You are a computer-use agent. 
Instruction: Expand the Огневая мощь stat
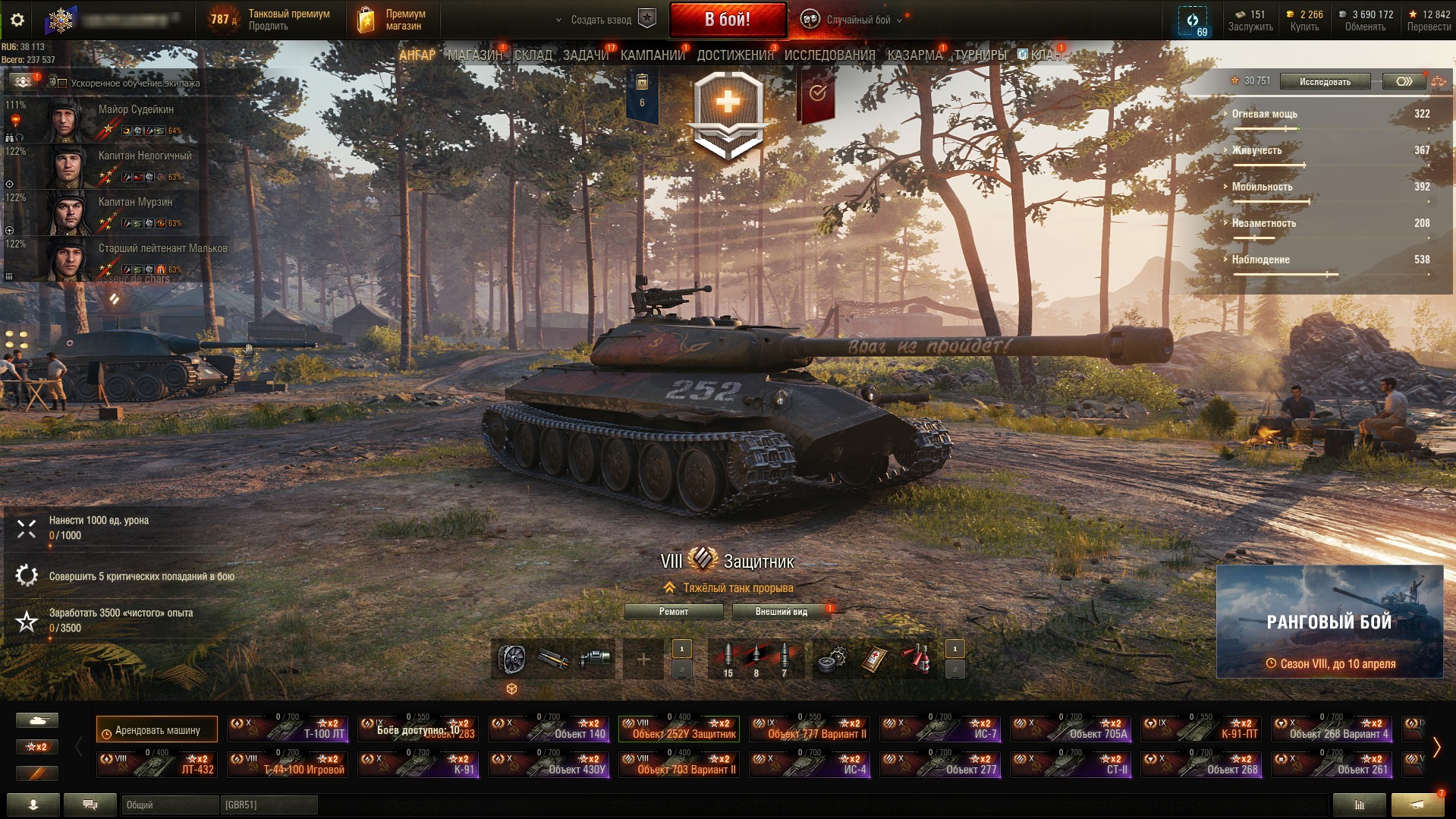coord(1264,114)
